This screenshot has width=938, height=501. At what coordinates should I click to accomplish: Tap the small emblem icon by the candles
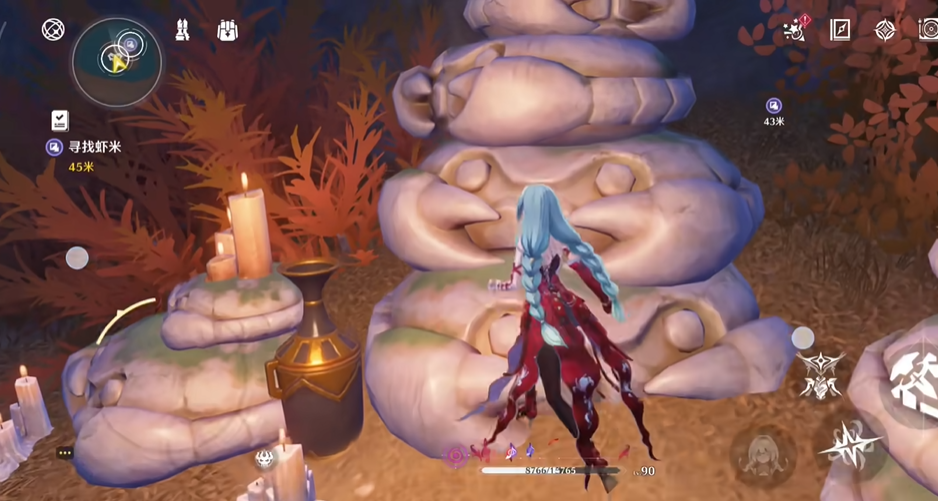tap(265, 458)
